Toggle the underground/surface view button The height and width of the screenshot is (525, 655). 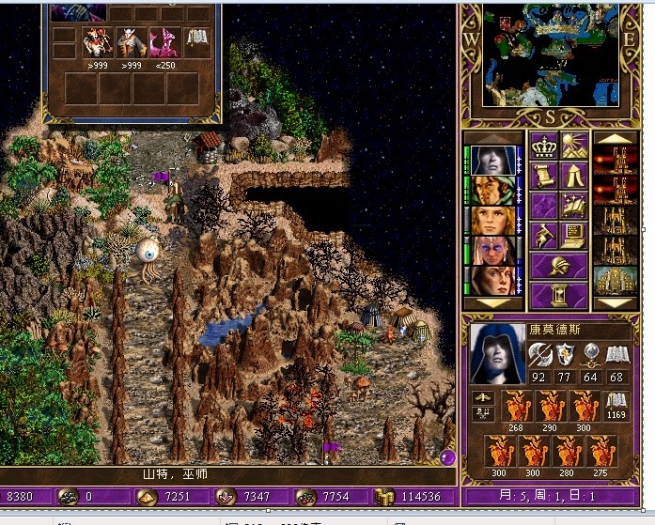click(574, 147)
